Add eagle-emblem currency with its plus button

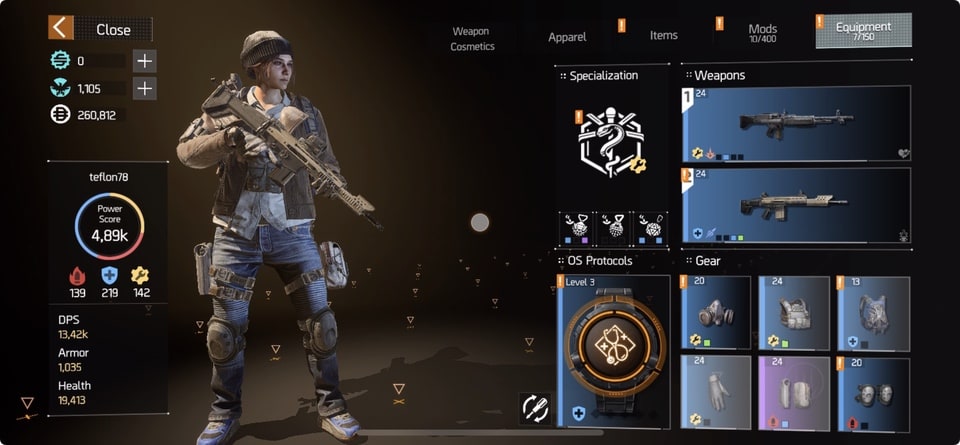145,88
